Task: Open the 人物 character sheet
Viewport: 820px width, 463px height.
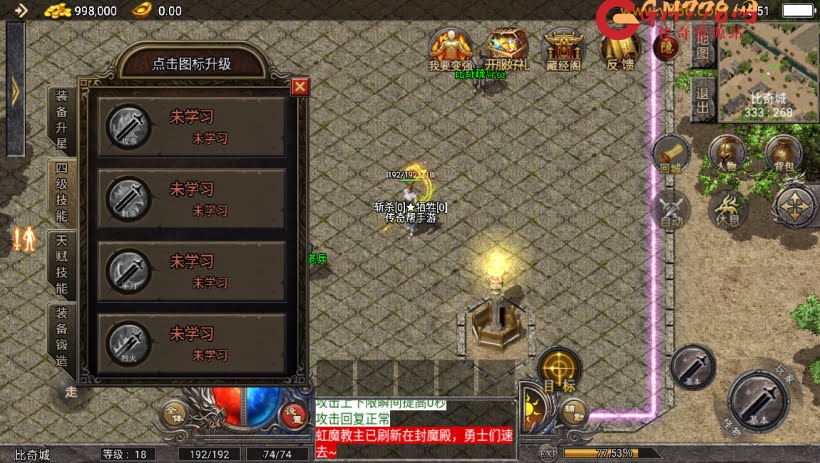Action: (x=728, y=155)
